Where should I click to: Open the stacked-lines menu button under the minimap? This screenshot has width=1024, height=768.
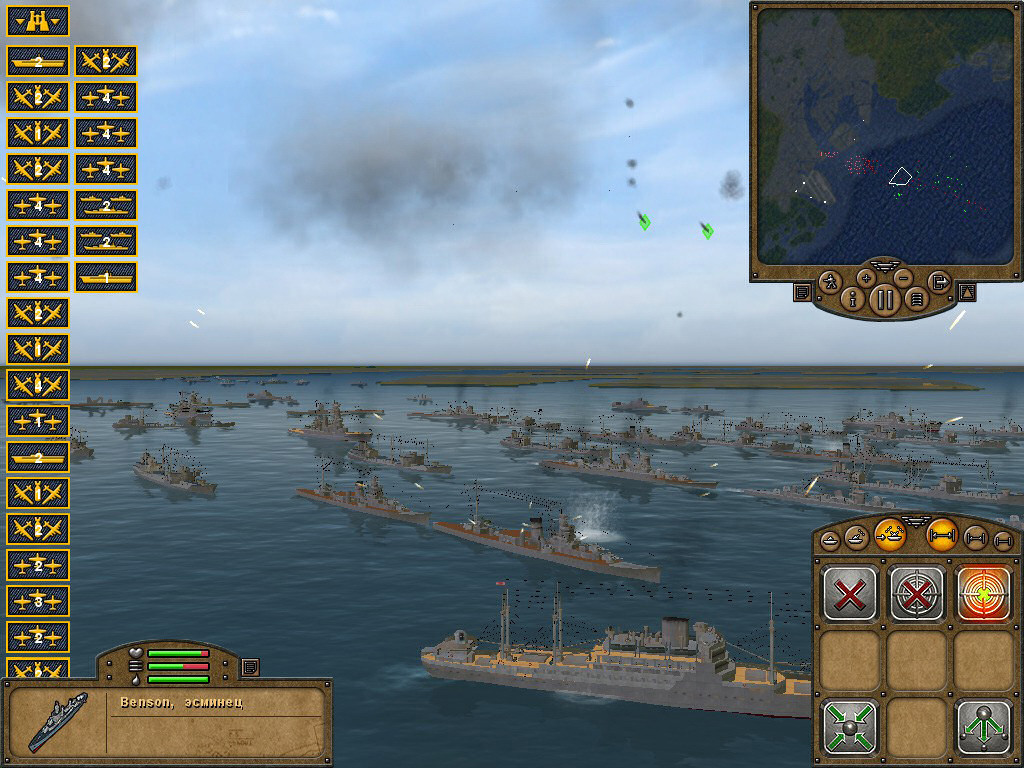click(915, 298)
